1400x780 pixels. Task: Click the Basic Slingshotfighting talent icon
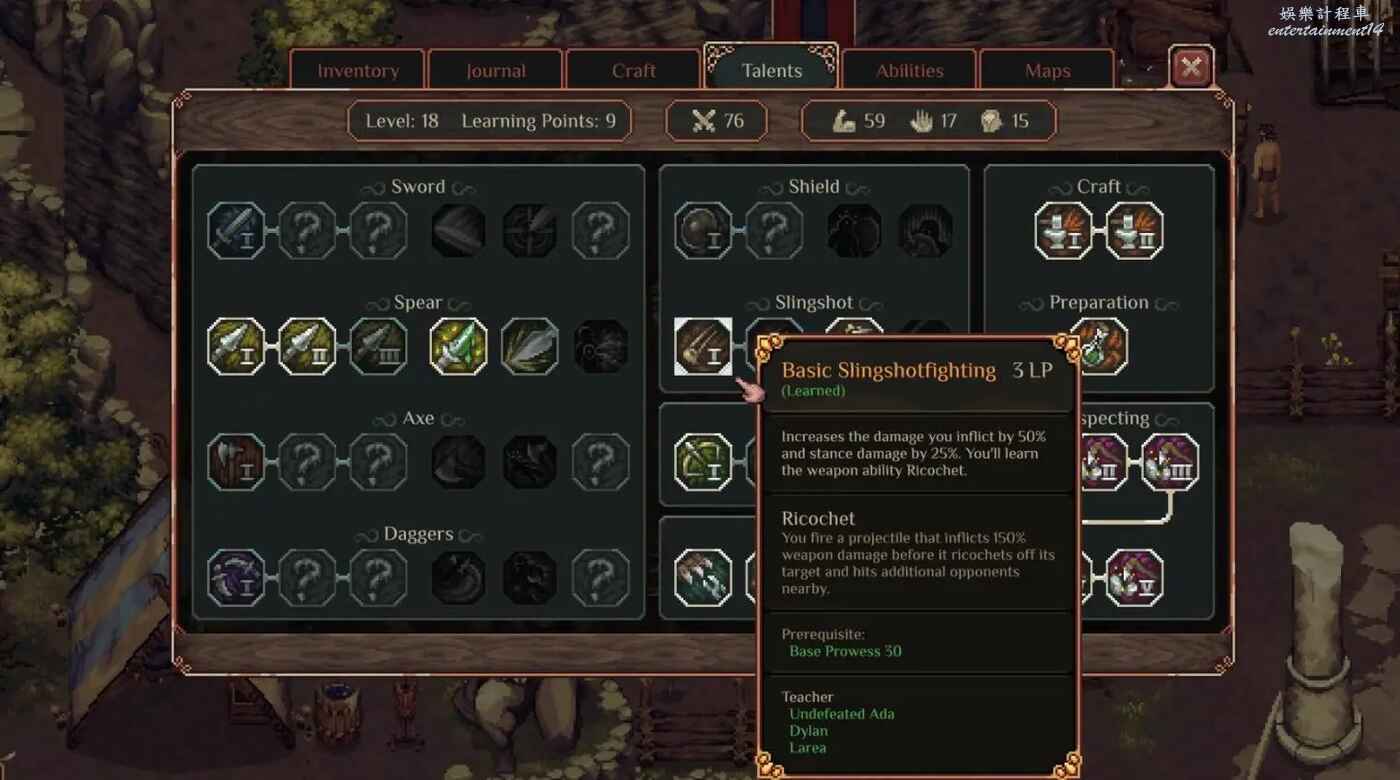tap(704, 347)
